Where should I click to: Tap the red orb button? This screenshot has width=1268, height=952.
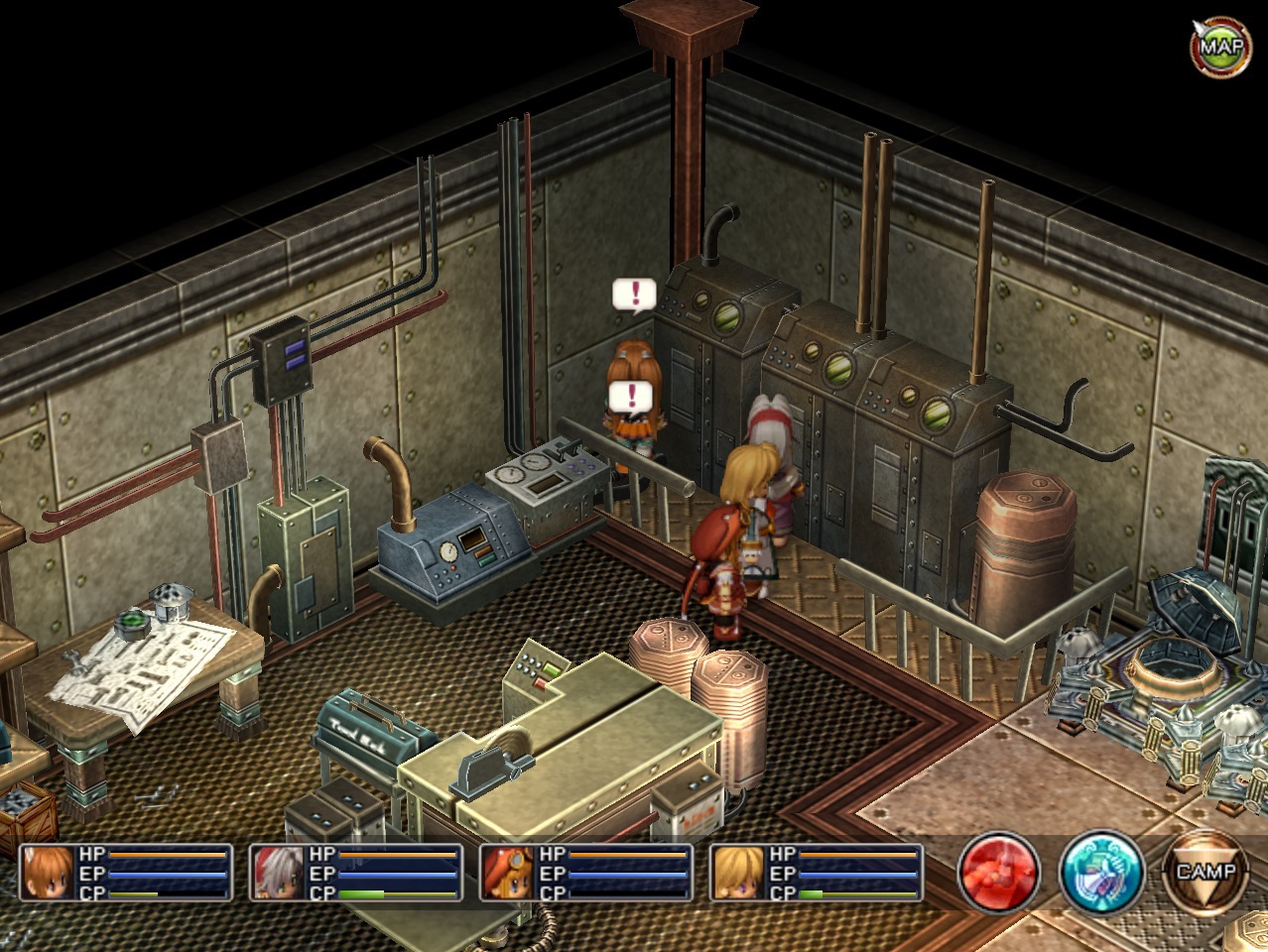(998, 874)
